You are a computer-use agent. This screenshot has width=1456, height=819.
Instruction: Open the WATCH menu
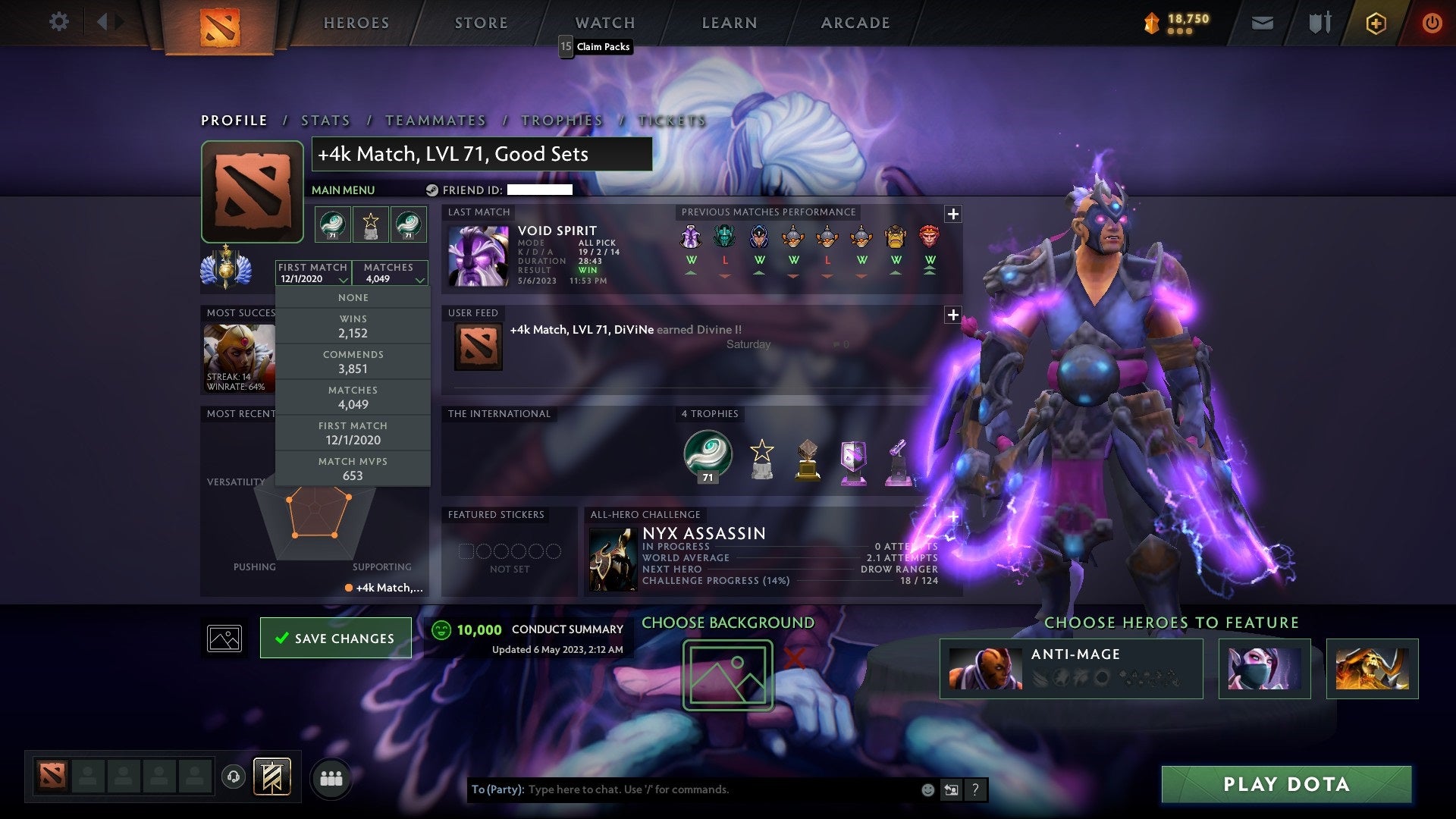[x=604, y=23]
